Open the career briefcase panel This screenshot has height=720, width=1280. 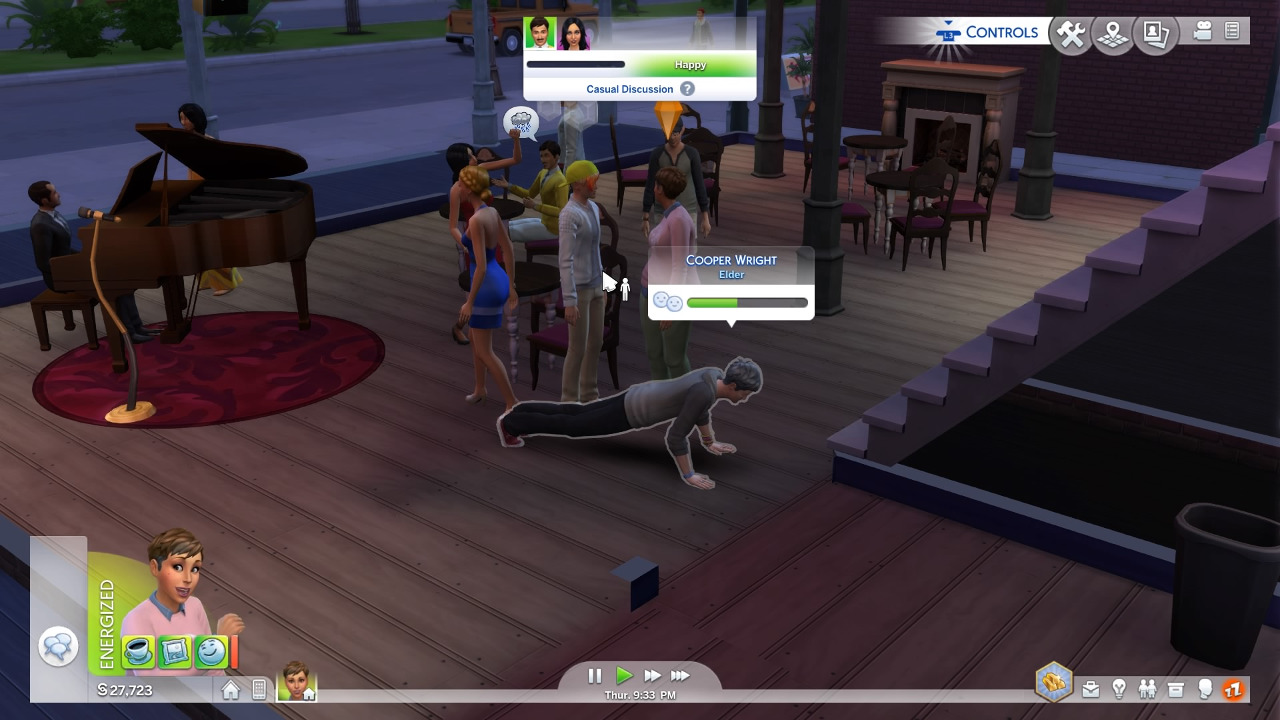click(1091, 689)
